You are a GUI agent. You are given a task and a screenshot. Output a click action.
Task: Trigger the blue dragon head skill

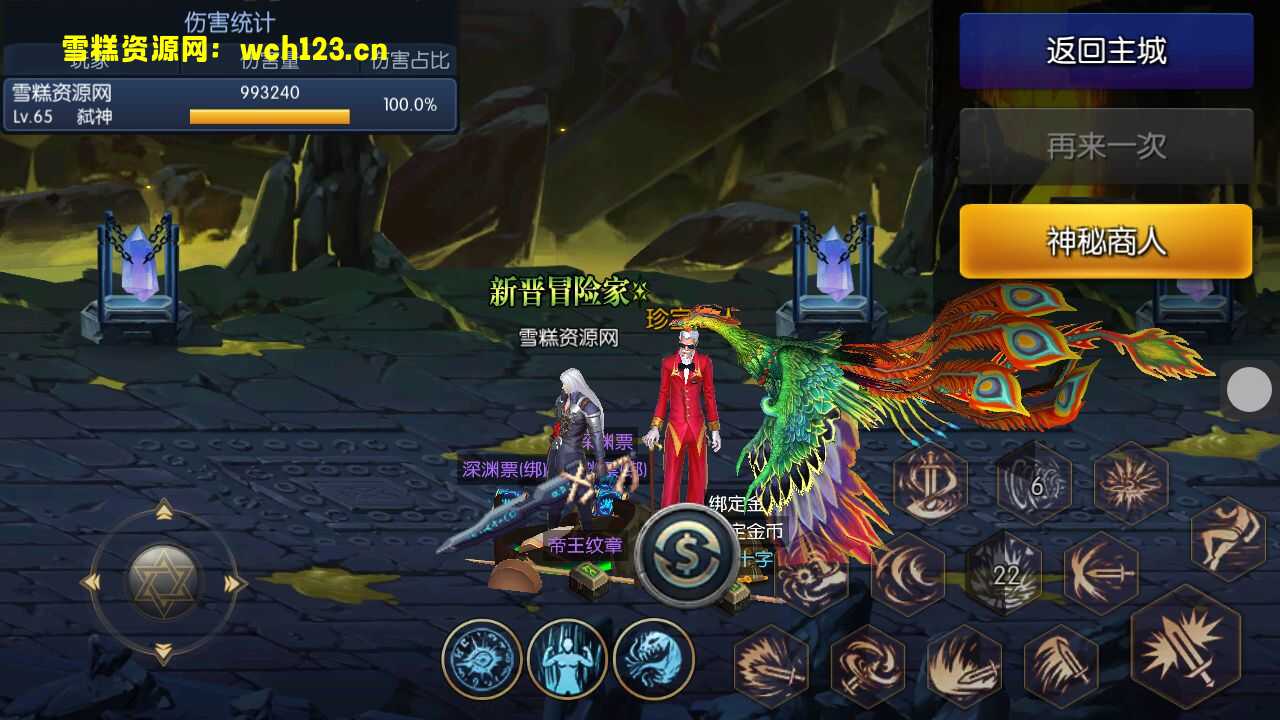[x=653, y=659]
